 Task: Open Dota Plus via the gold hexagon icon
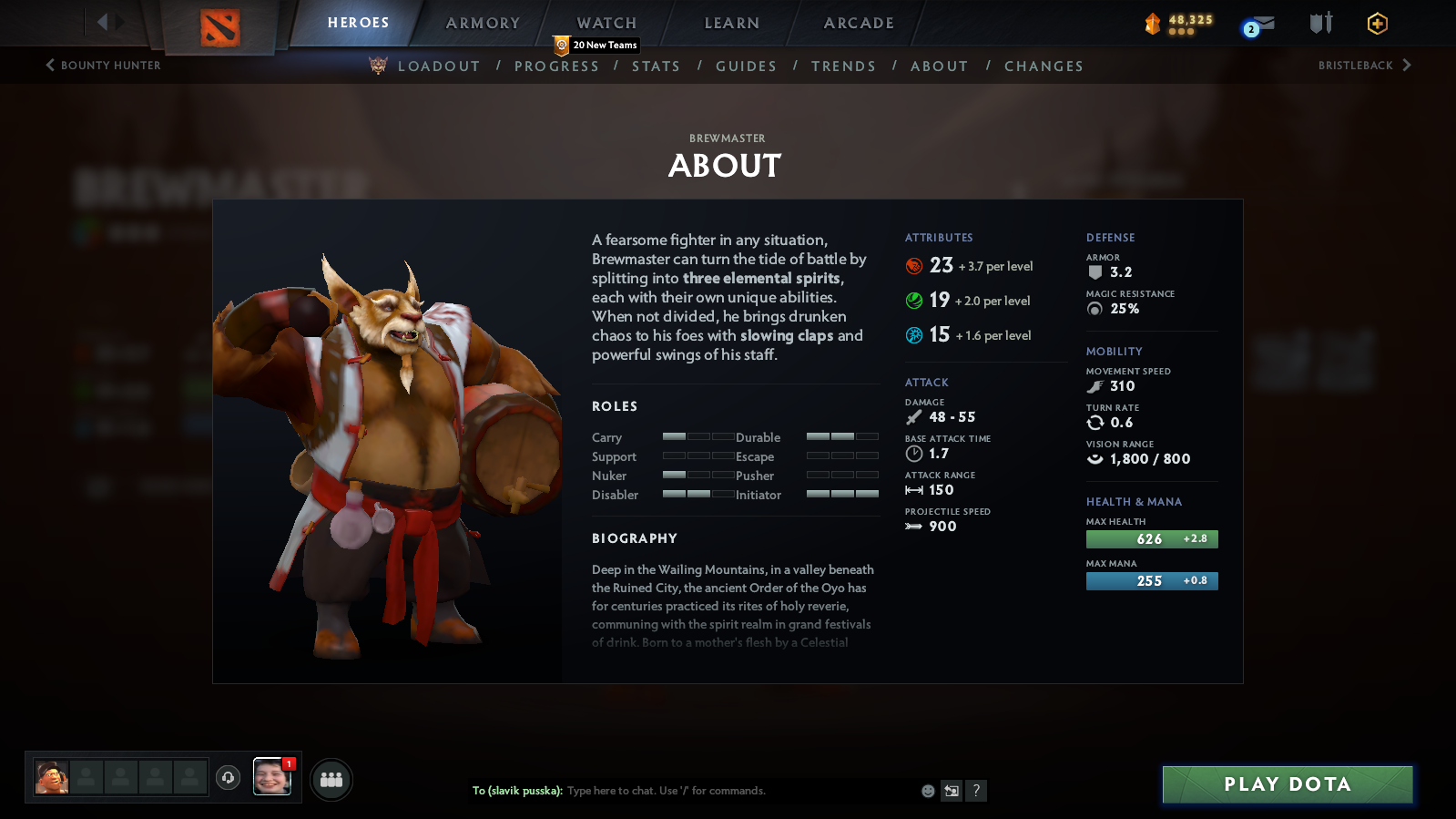coord(1378,25)
